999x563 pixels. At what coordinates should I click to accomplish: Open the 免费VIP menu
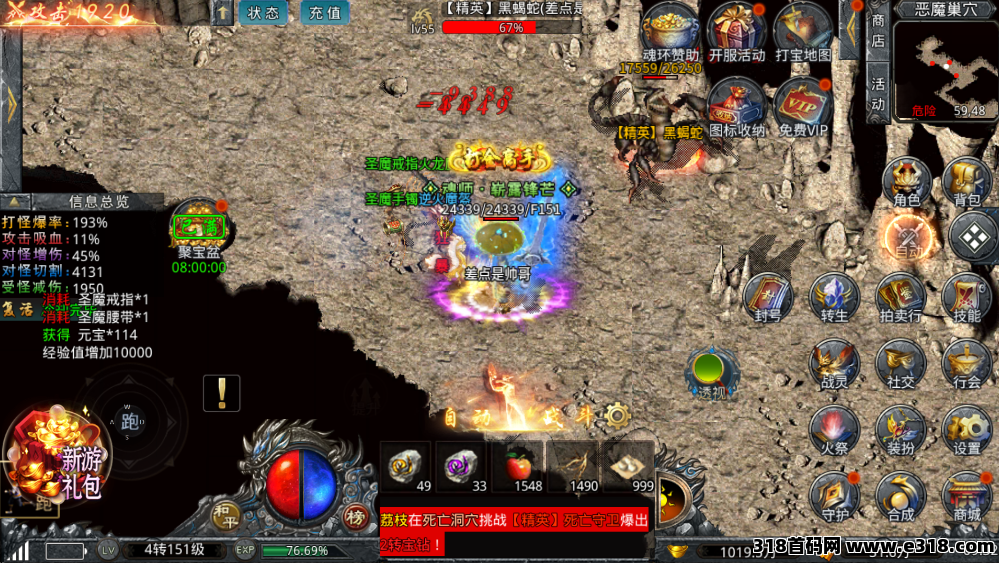click(803, 107)
